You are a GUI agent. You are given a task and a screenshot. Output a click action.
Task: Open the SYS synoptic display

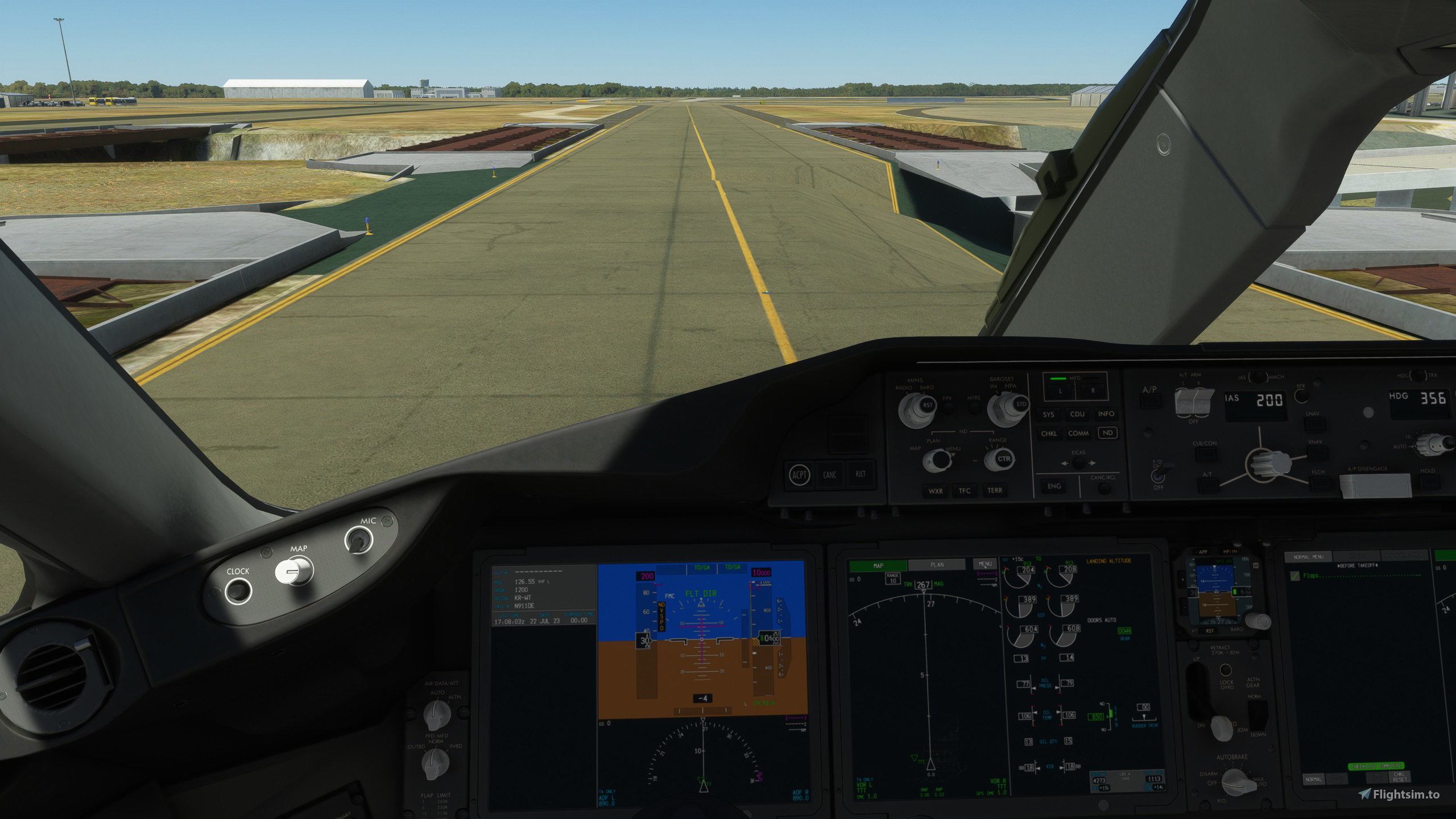(x=1049, y=415)
